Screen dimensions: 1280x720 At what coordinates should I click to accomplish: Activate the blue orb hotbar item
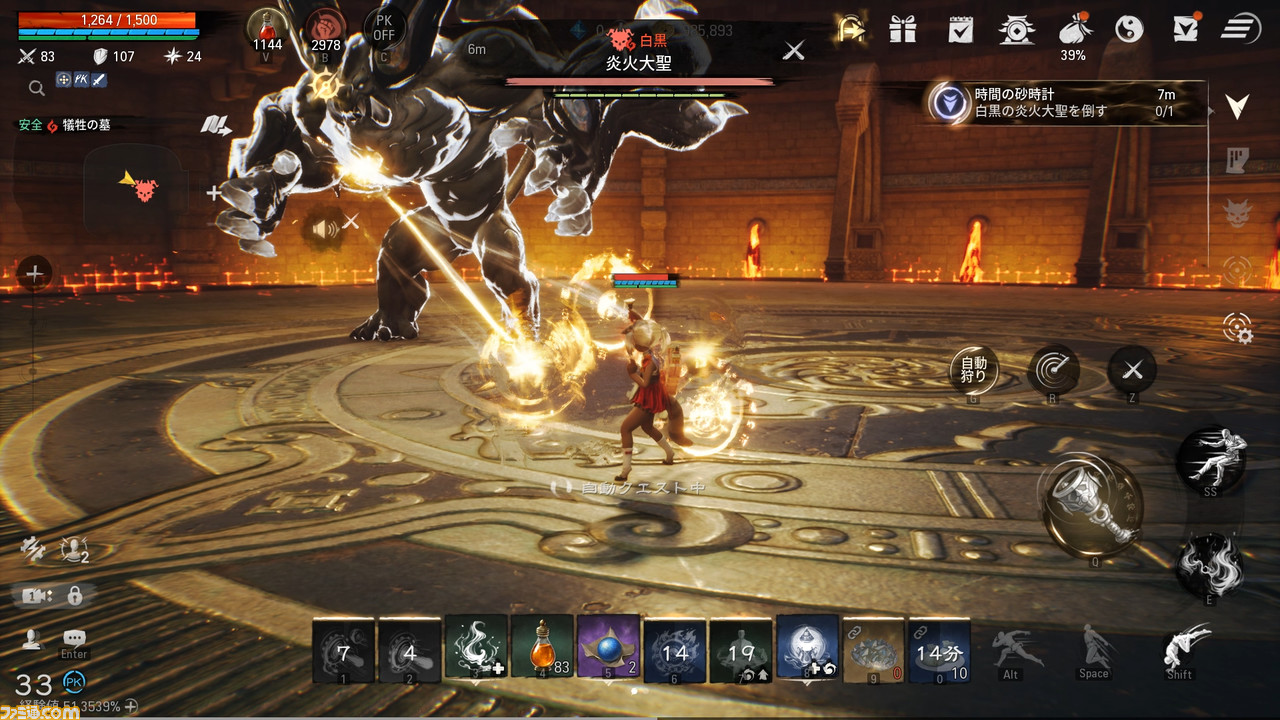click(608, 649)
